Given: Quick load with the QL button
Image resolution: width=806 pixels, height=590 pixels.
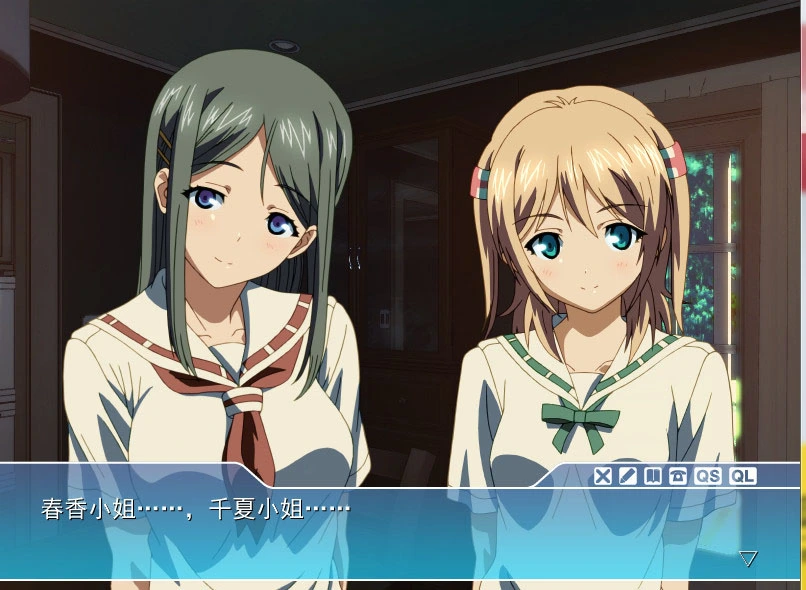Looking at the screenshot, I should [x=742, y=476].
